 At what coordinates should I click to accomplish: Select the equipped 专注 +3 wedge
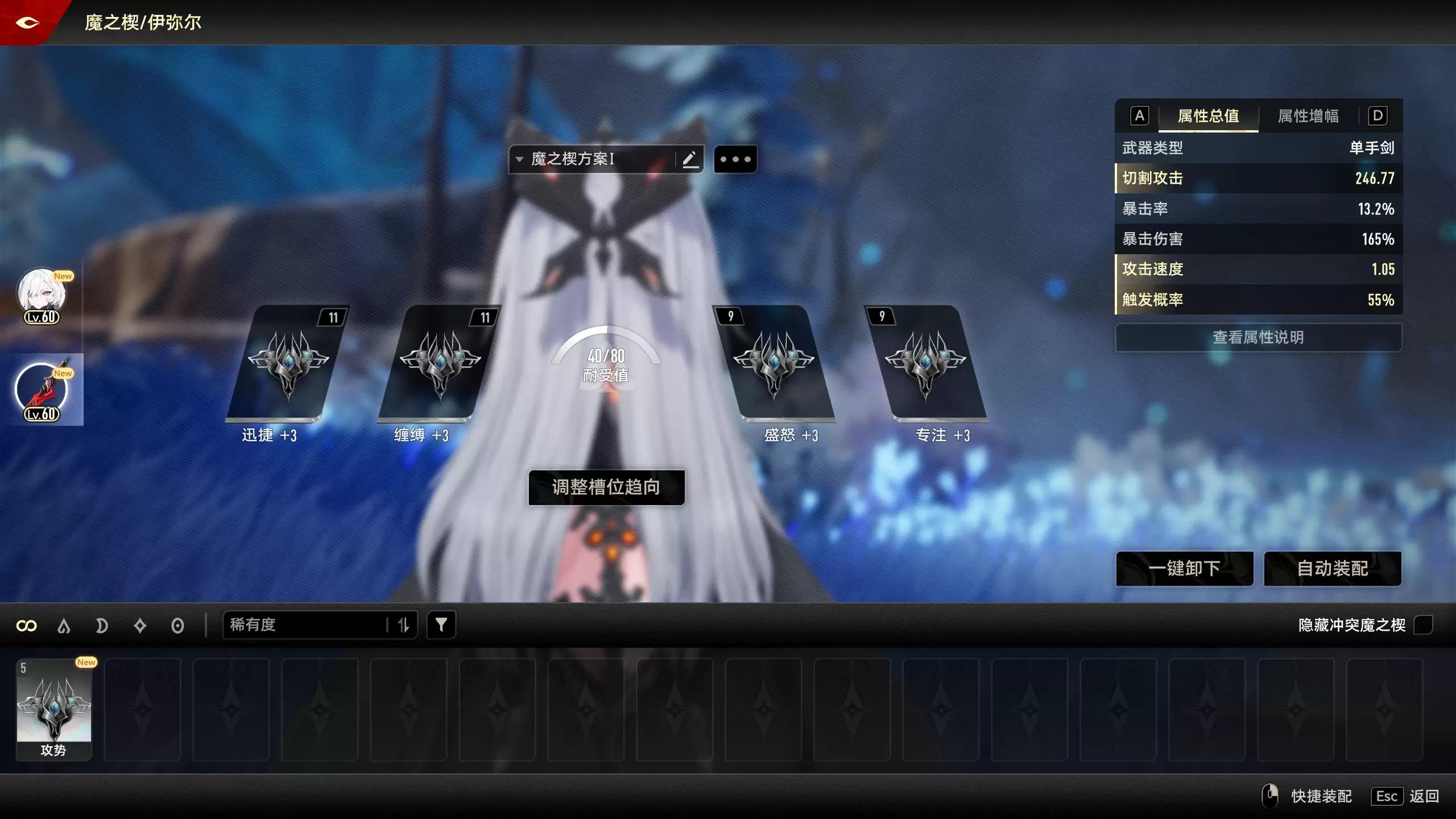(x=925, y=364)
